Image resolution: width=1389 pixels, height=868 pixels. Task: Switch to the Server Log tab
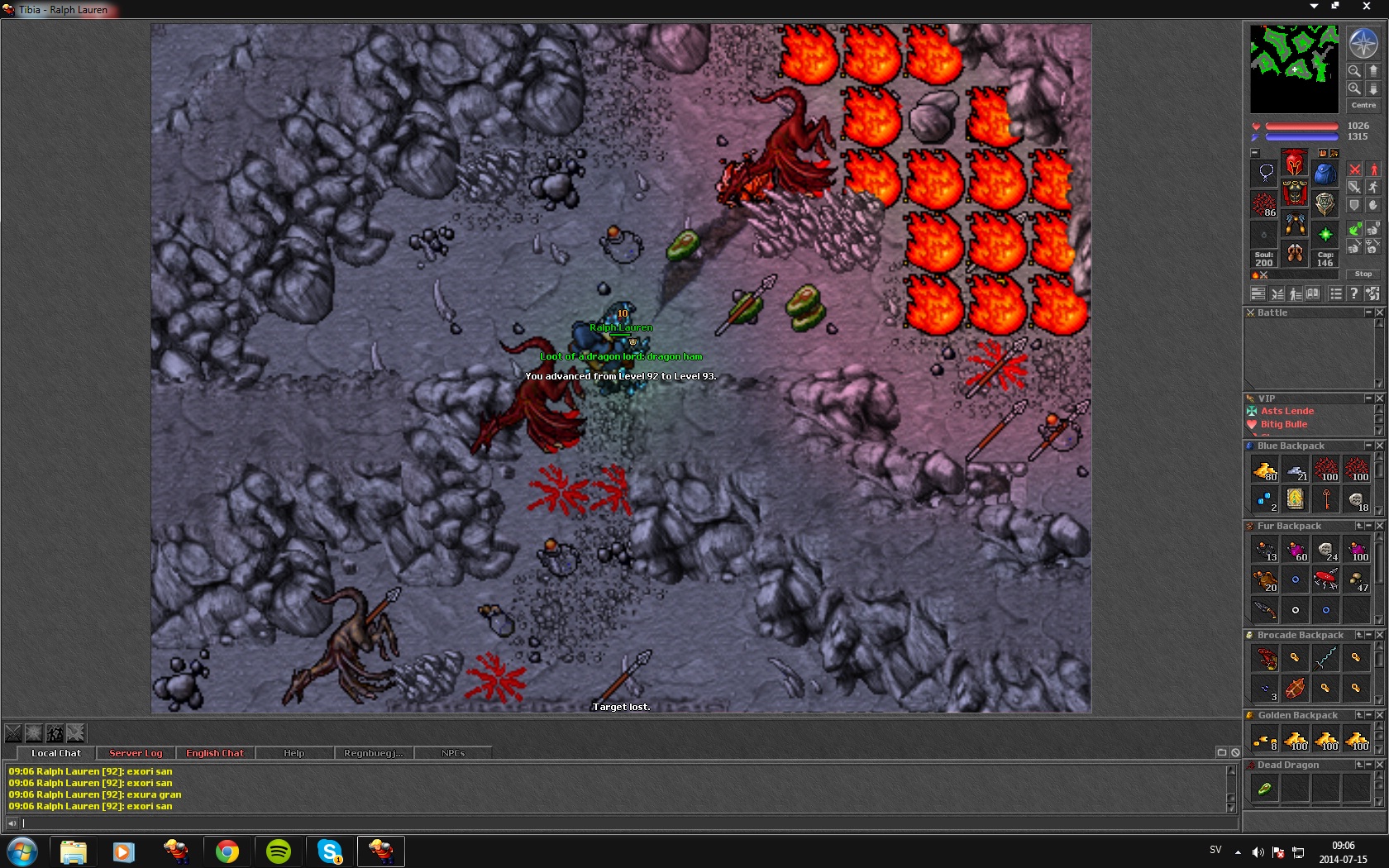click(136, 753)
